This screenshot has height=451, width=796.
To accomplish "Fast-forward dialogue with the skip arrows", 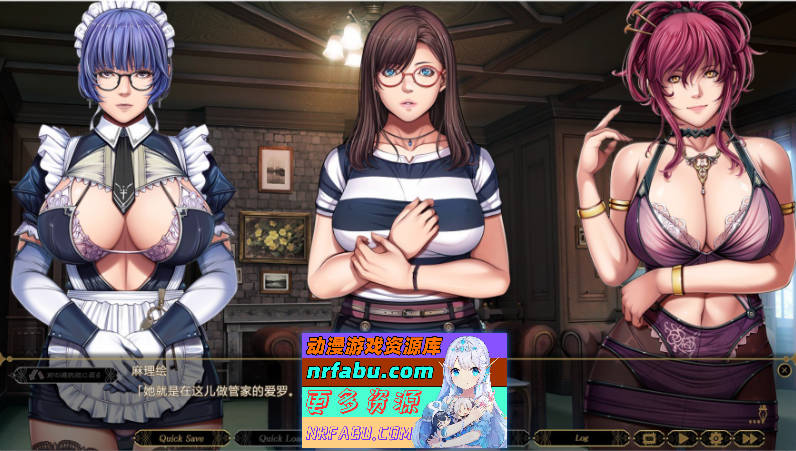I will (749, 437).
